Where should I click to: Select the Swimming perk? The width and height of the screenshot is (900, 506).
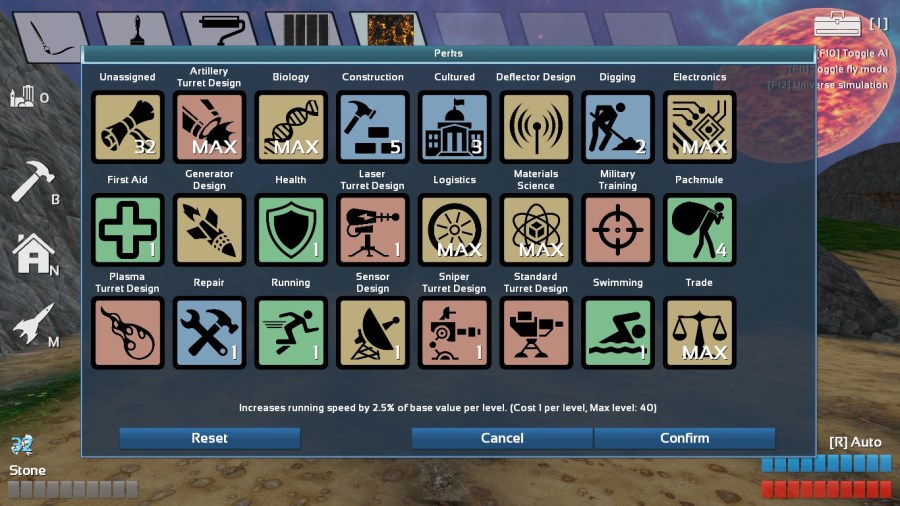tap(618, 333)
